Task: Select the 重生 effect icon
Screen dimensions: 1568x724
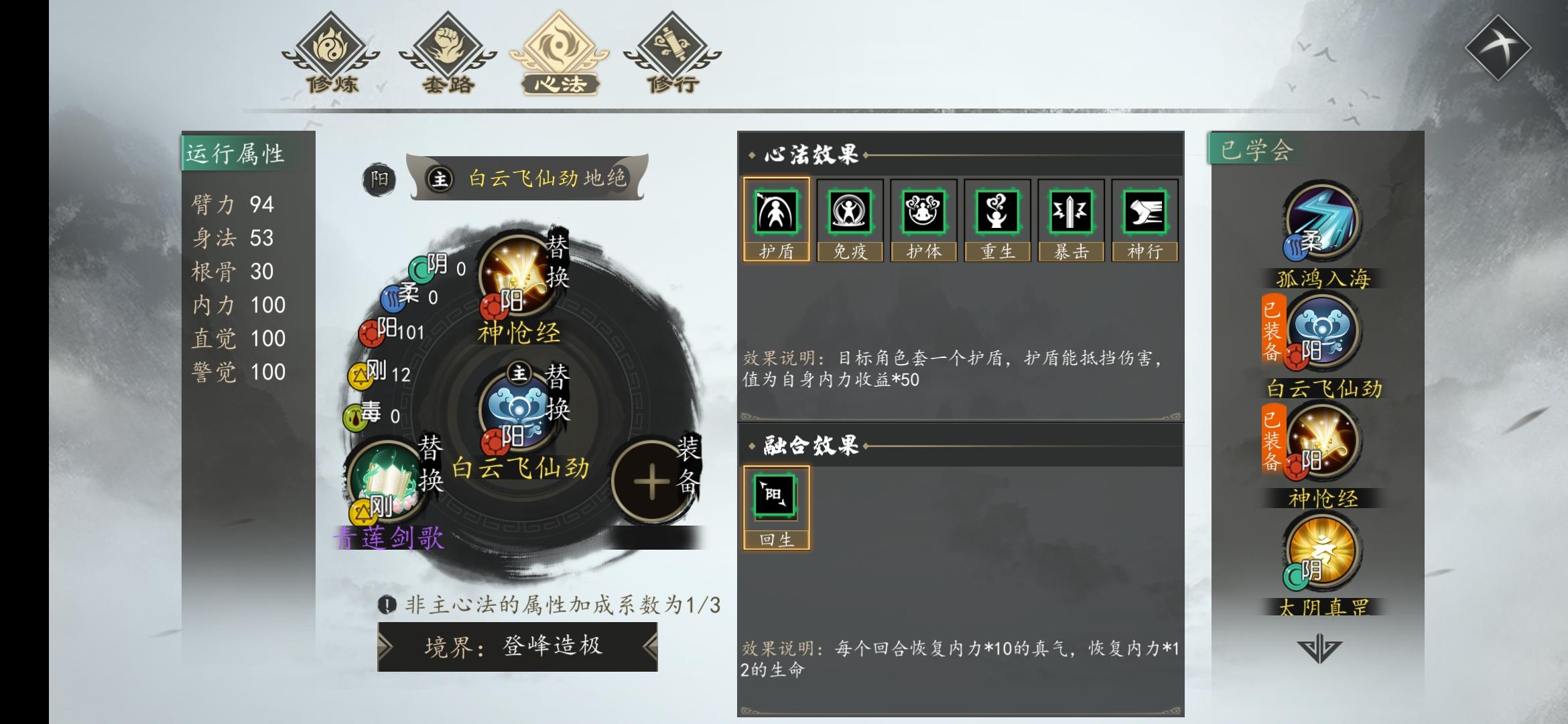Action: (998, 221)
